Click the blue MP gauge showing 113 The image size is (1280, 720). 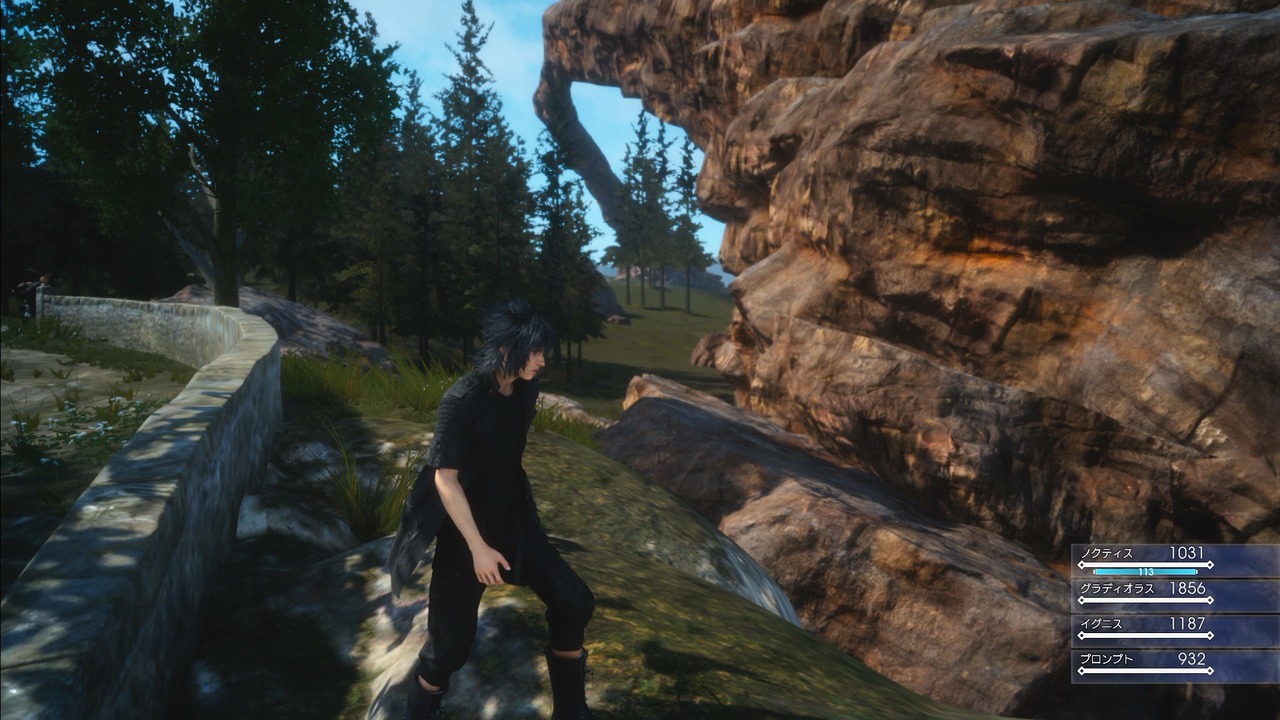(1145, 572)
